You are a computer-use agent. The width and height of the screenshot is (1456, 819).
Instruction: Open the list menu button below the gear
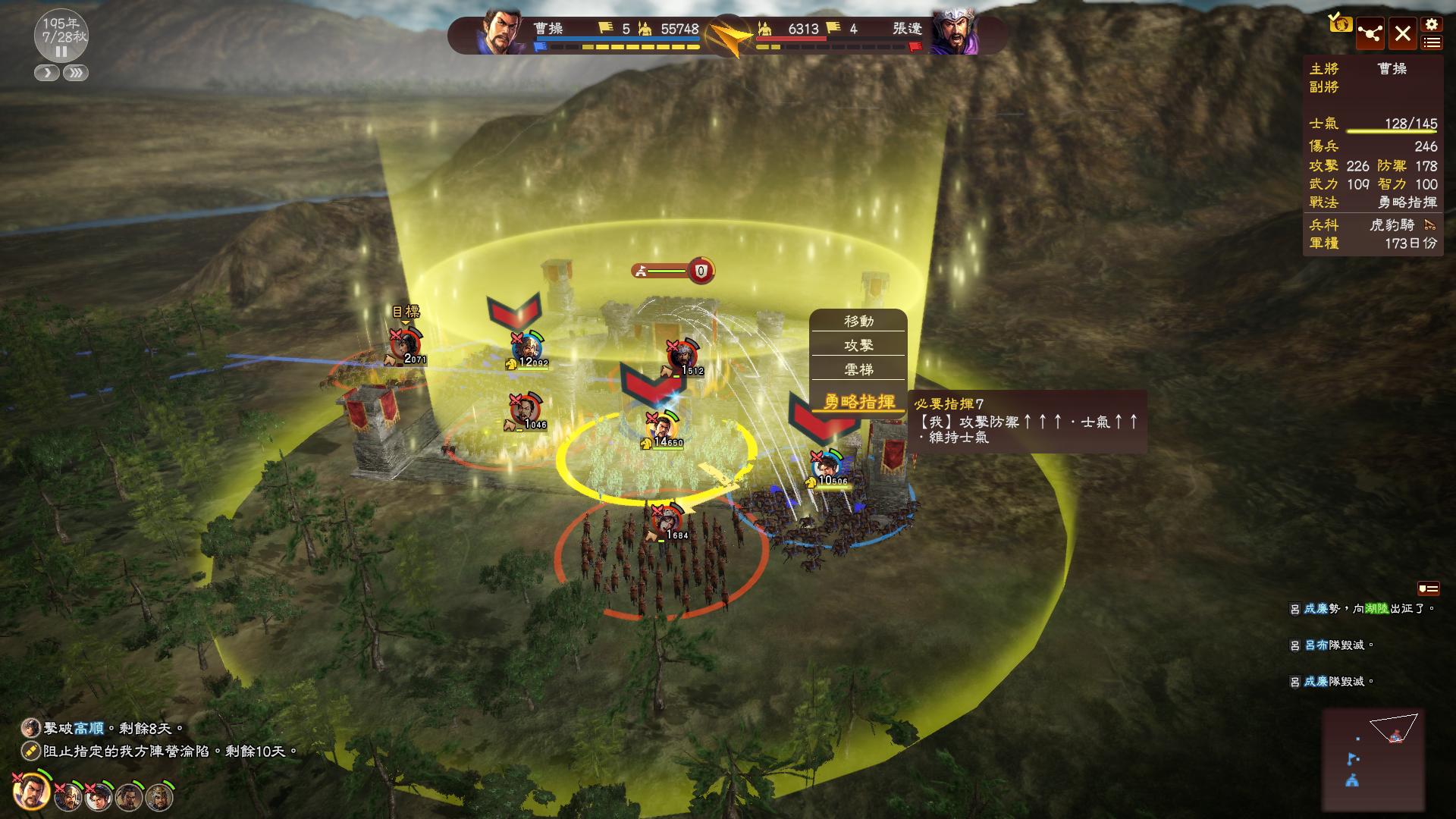pos(1431,43)
